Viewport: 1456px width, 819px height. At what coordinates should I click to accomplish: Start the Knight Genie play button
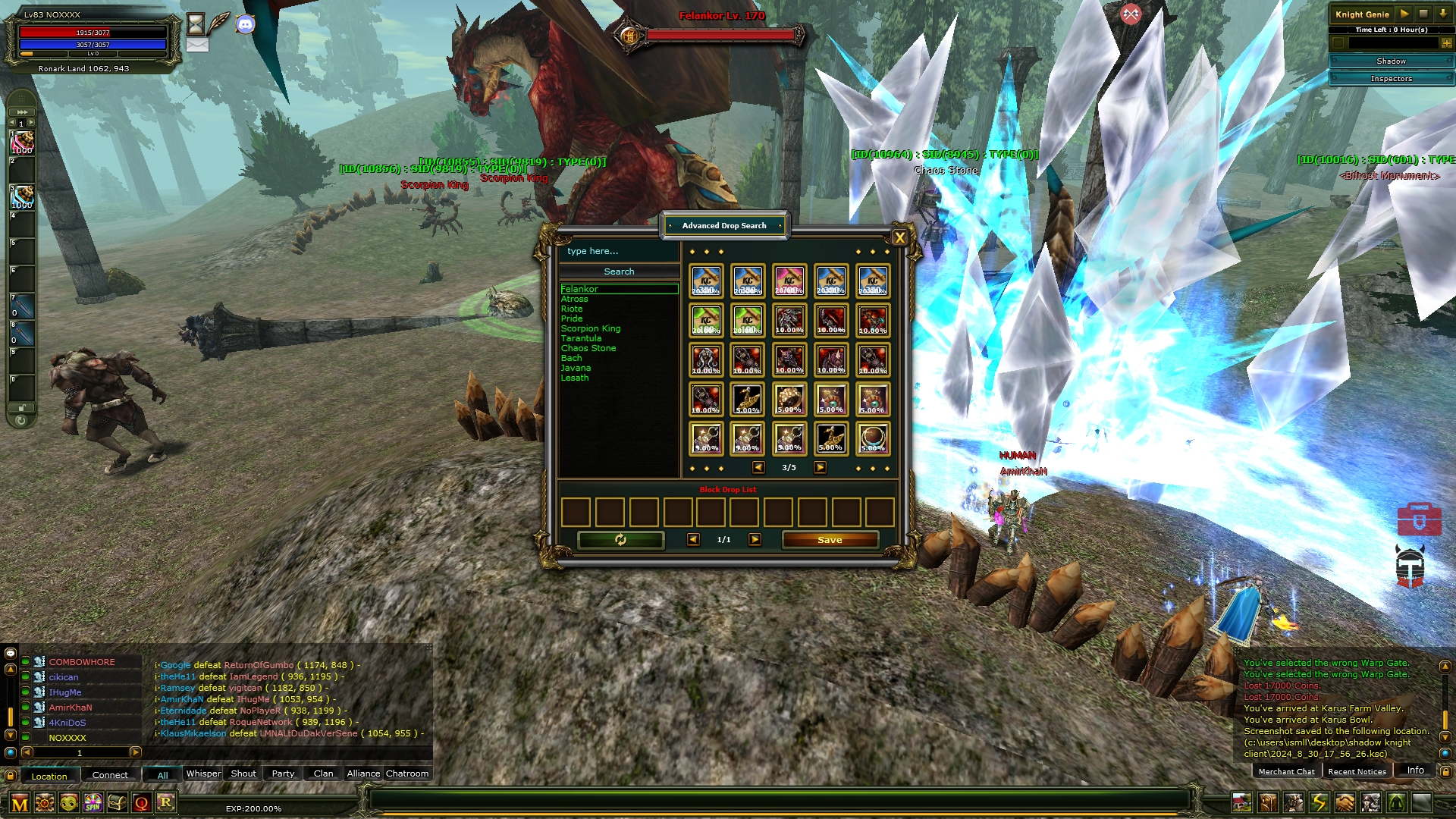[1404, 14]
